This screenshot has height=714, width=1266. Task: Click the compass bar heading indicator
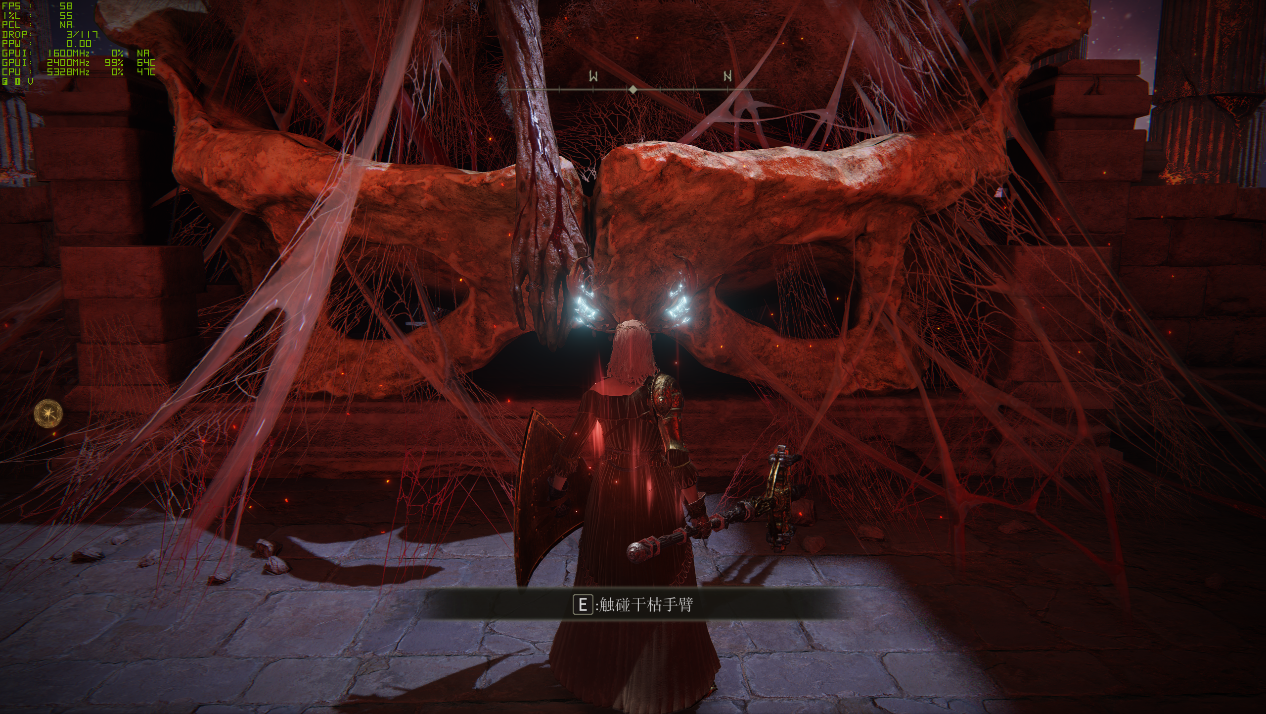pos(632,90)
